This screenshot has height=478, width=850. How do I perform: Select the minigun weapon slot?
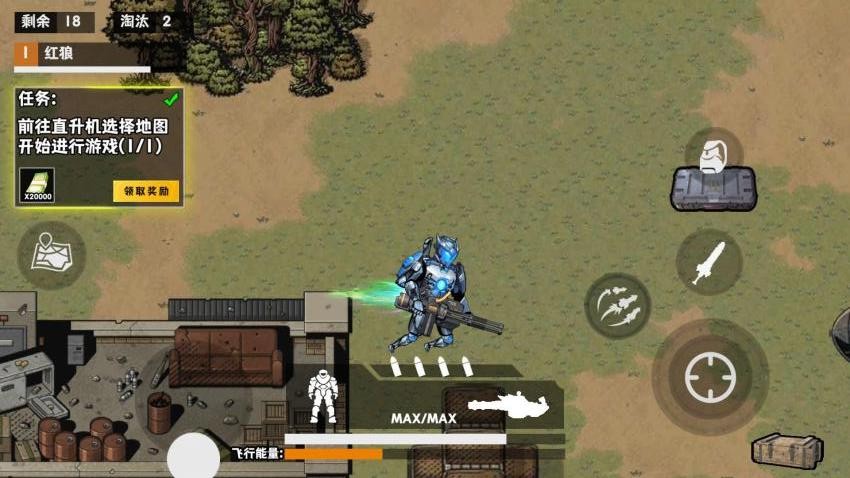pos(509,406)
